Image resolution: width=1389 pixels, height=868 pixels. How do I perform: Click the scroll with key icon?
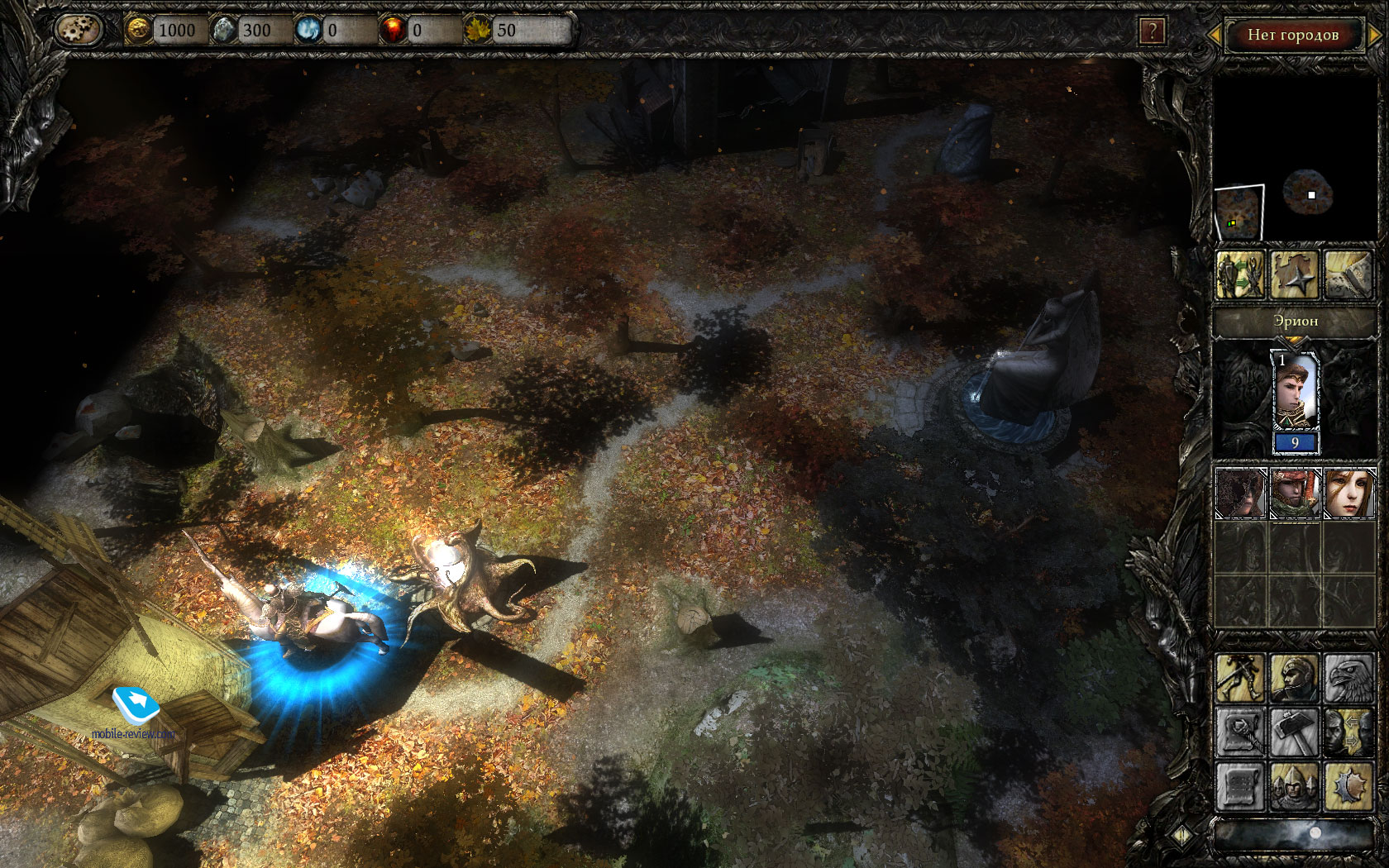tap(1240, 732)
